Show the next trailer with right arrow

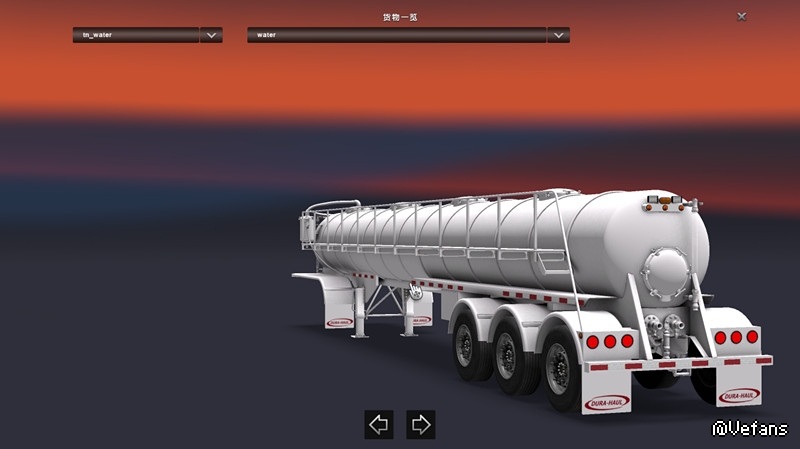point(421,424)
